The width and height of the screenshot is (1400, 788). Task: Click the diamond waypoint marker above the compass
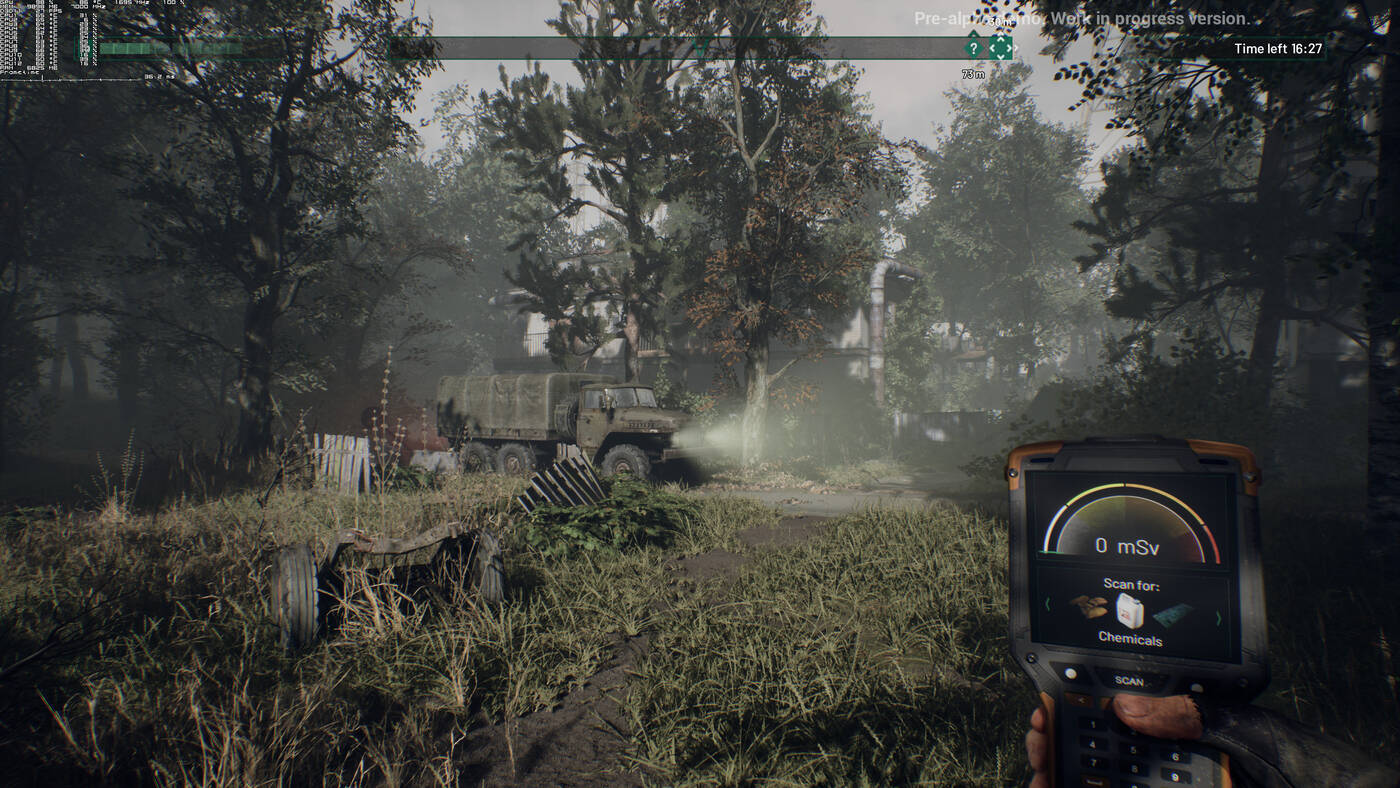(x=1001, y=48)
